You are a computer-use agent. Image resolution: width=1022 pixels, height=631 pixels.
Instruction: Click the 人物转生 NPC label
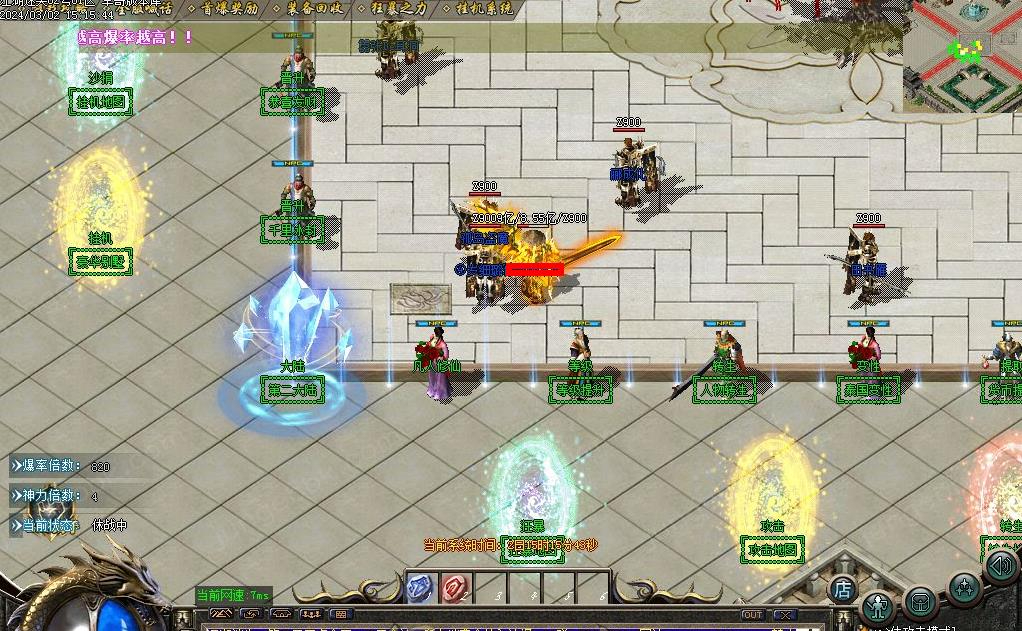click(724, 389)
